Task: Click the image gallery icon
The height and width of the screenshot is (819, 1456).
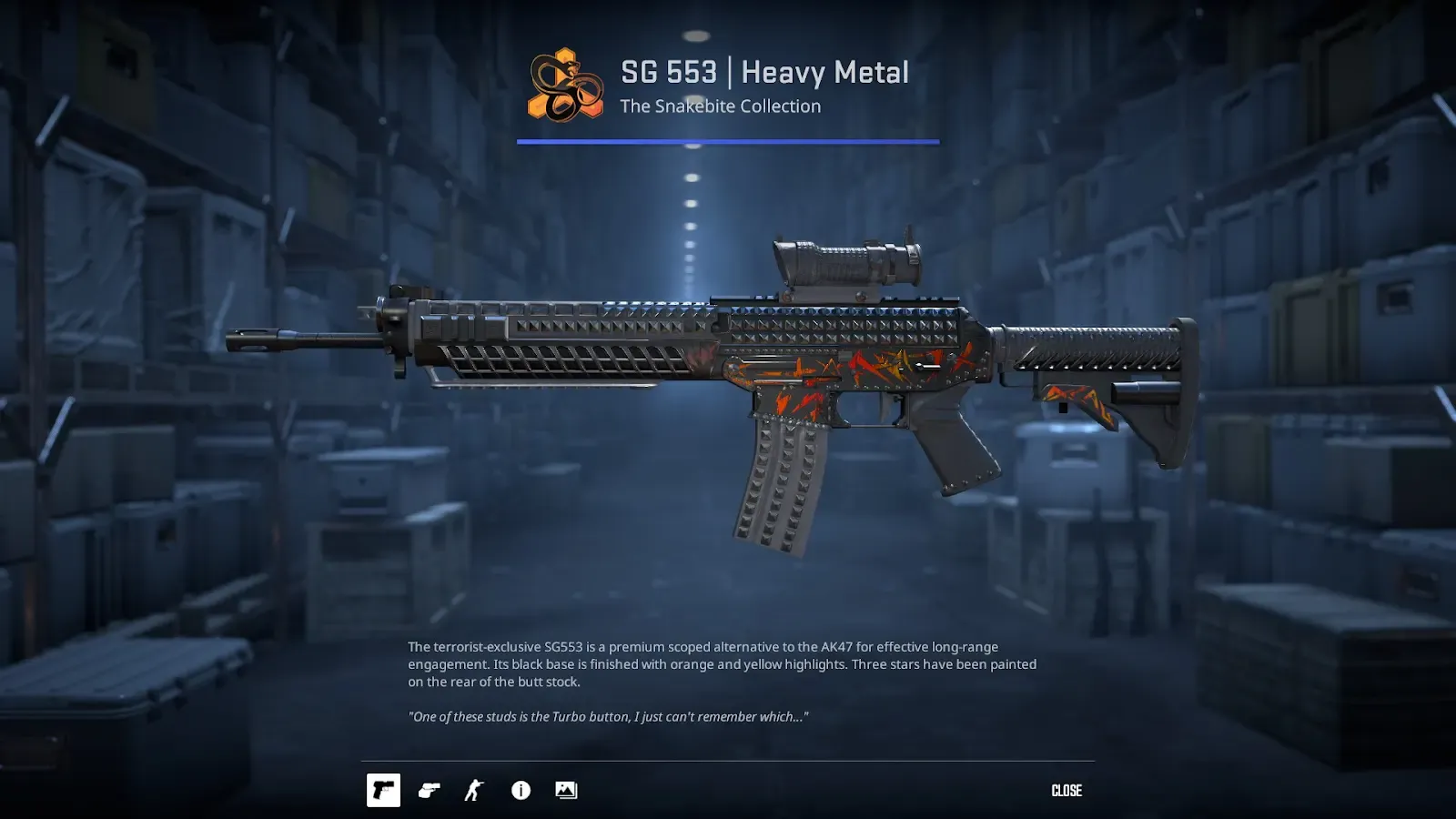Action: [566, 790]
